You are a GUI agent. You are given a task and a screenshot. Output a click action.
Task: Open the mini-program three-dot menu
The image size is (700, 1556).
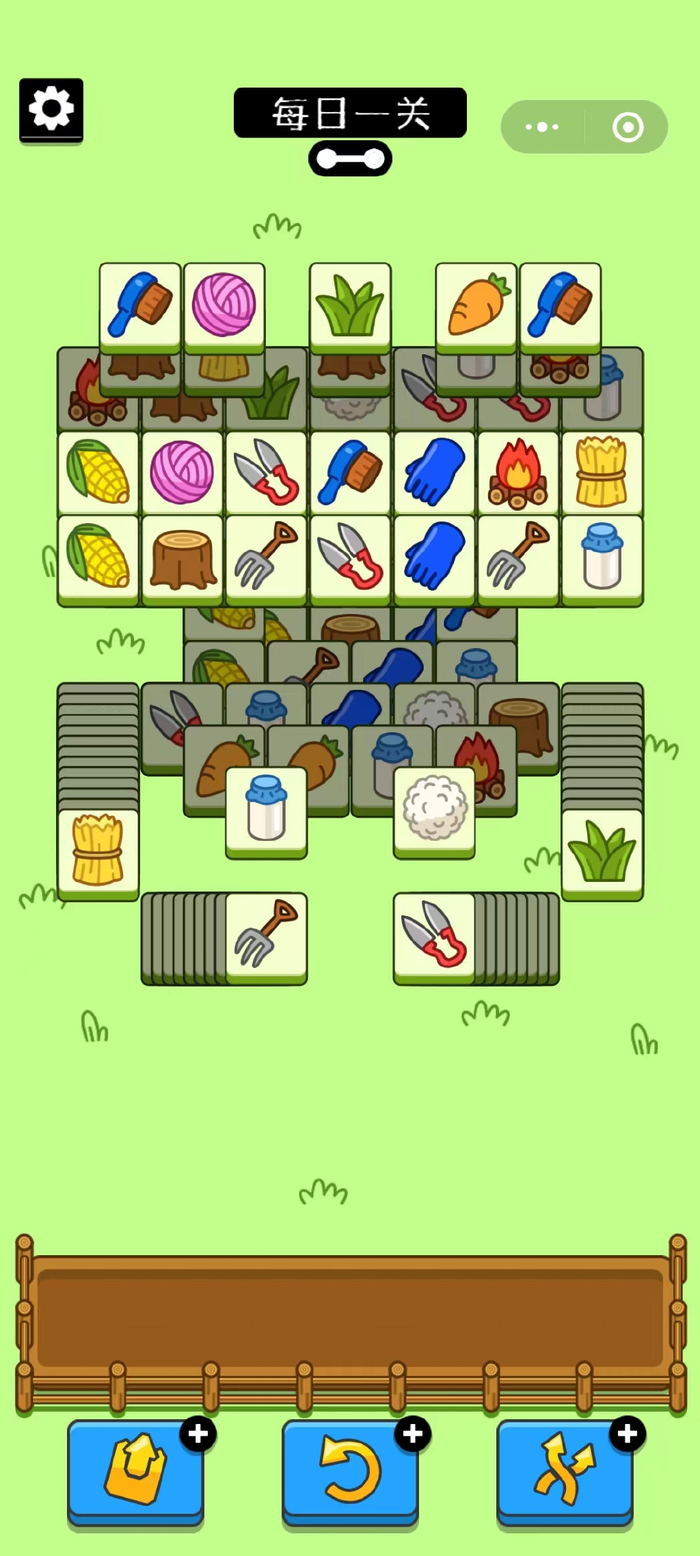tap(542, 127)
